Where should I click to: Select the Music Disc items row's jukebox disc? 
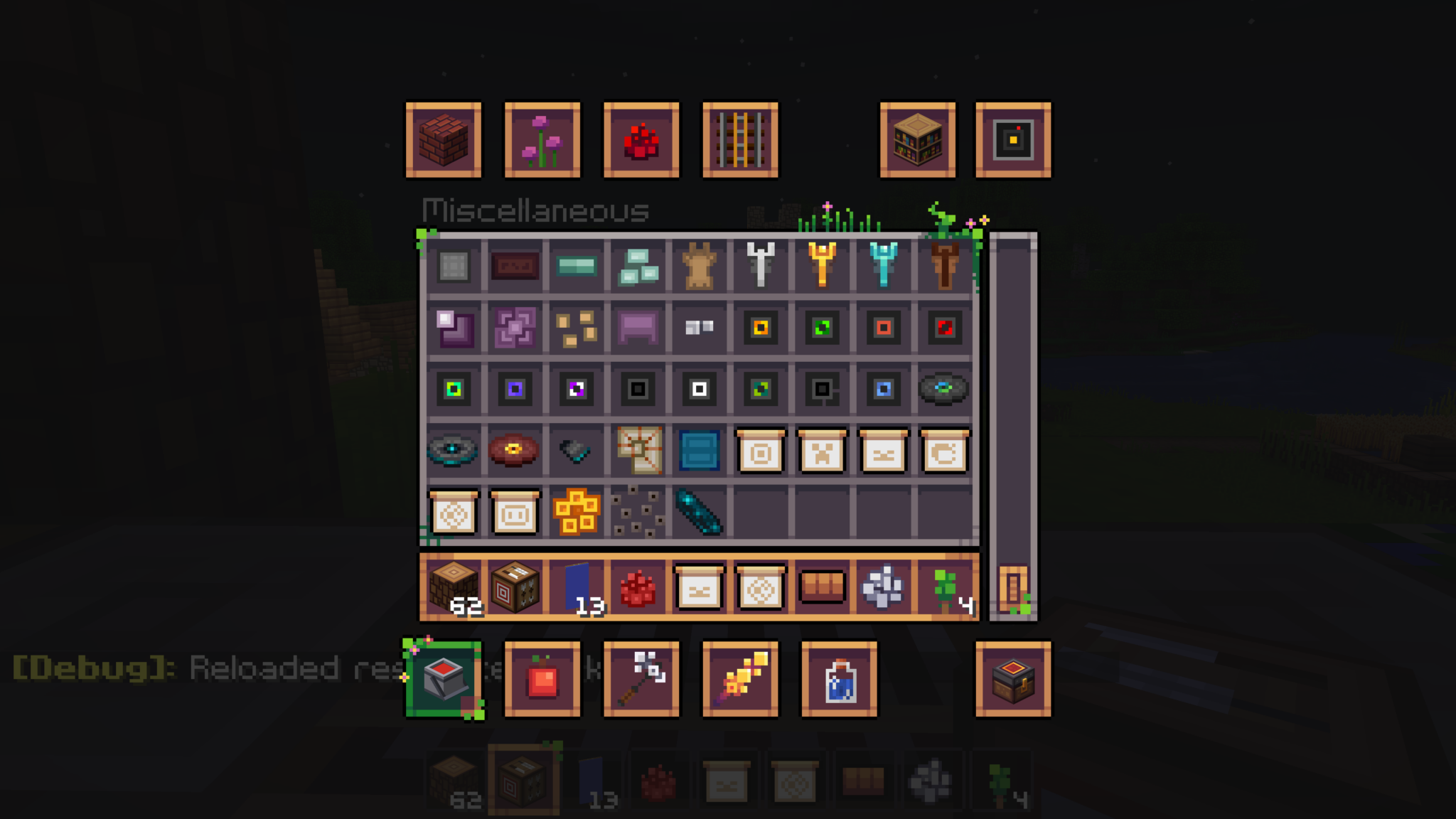click(943, 388)
